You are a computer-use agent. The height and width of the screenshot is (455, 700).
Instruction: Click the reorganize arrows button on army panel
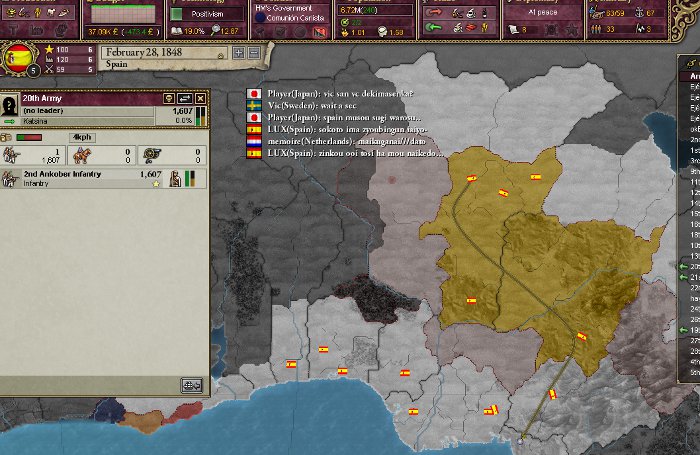185,98
